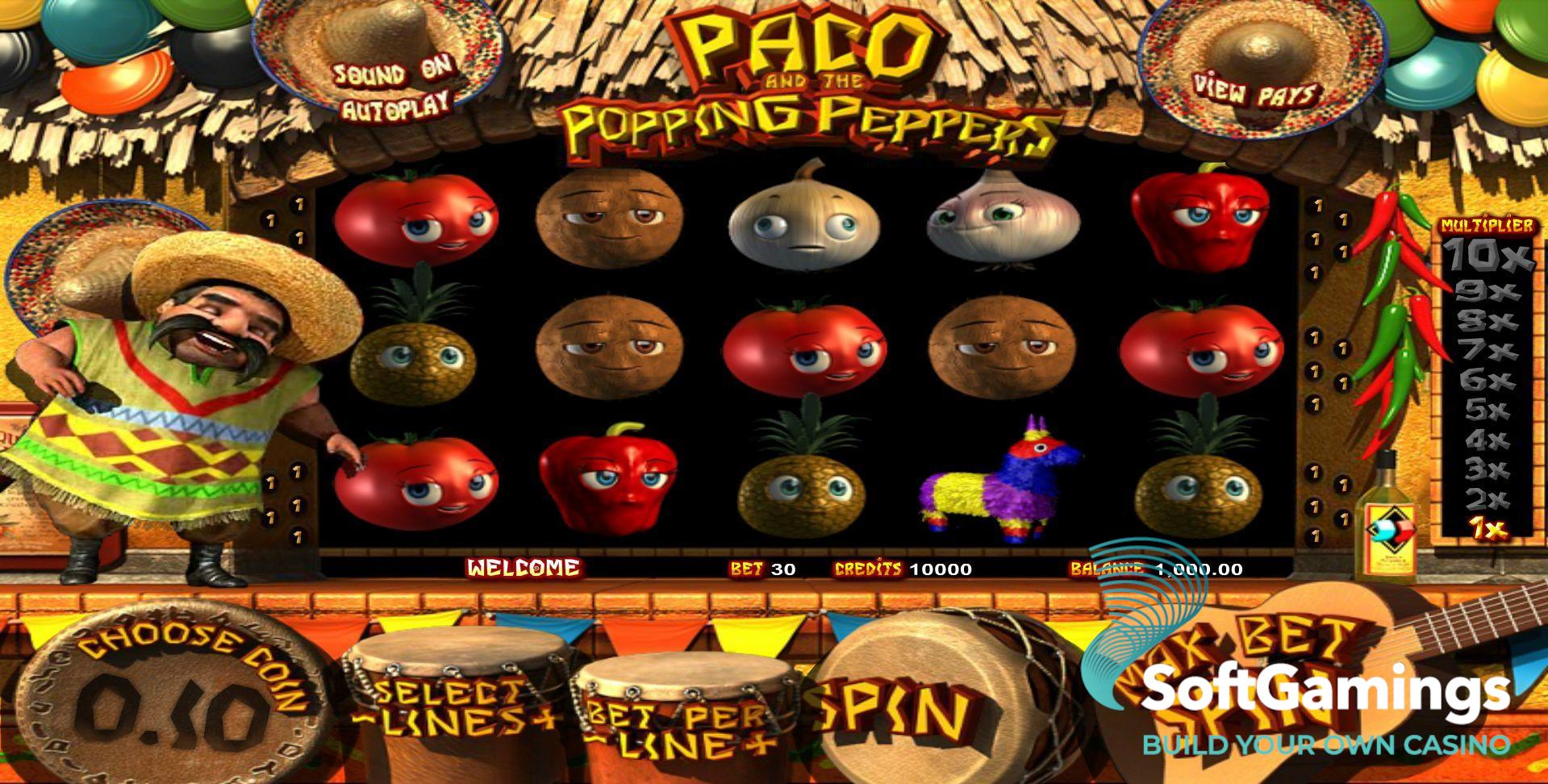
Task: Activate Autoplay on the sombrero
Action: coord(394,106)
